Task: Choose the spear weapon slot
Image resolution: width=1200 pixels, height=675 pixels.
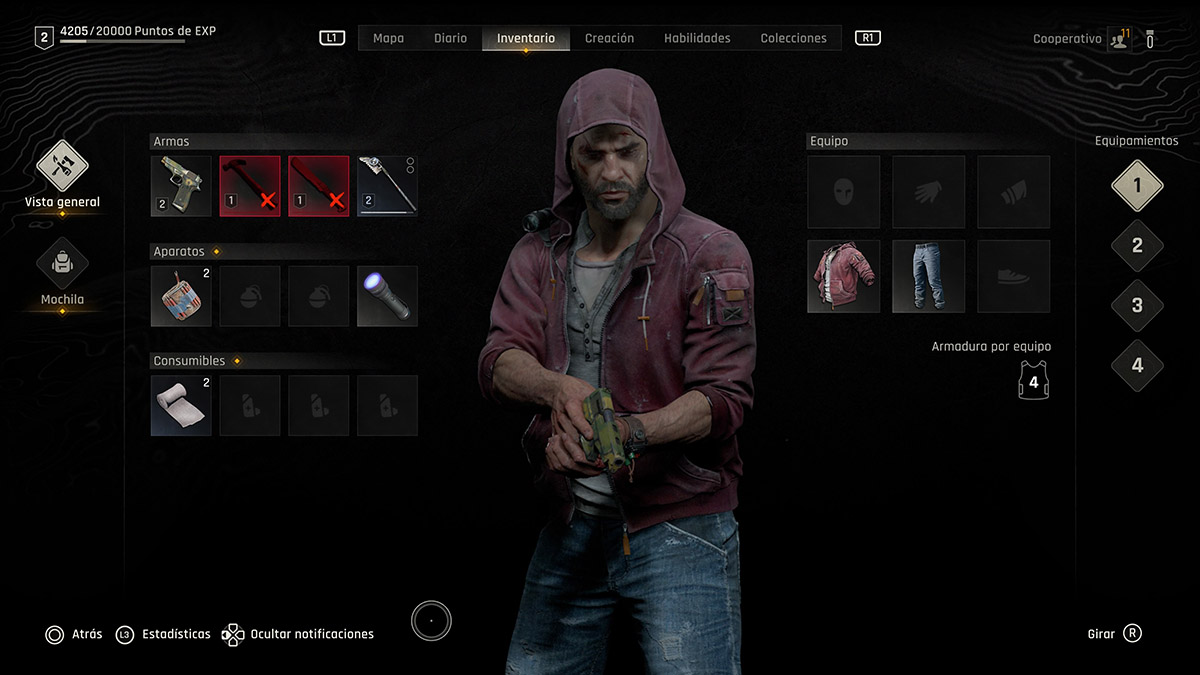Action: point(387,186)
